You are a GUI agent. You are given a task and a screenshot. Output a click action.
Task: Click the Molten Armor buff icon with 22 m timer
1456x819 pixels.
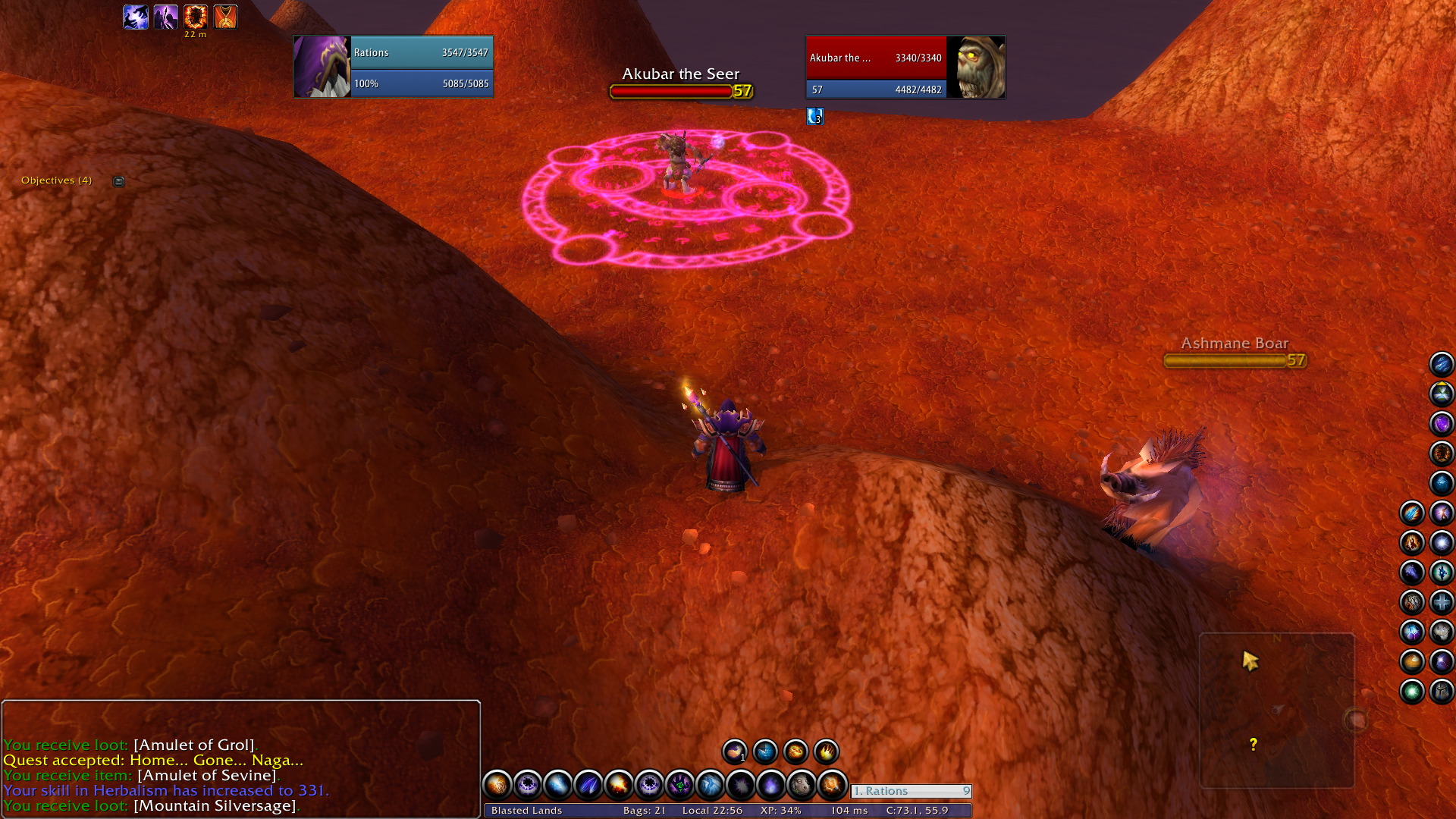click(x=195, y=17)
